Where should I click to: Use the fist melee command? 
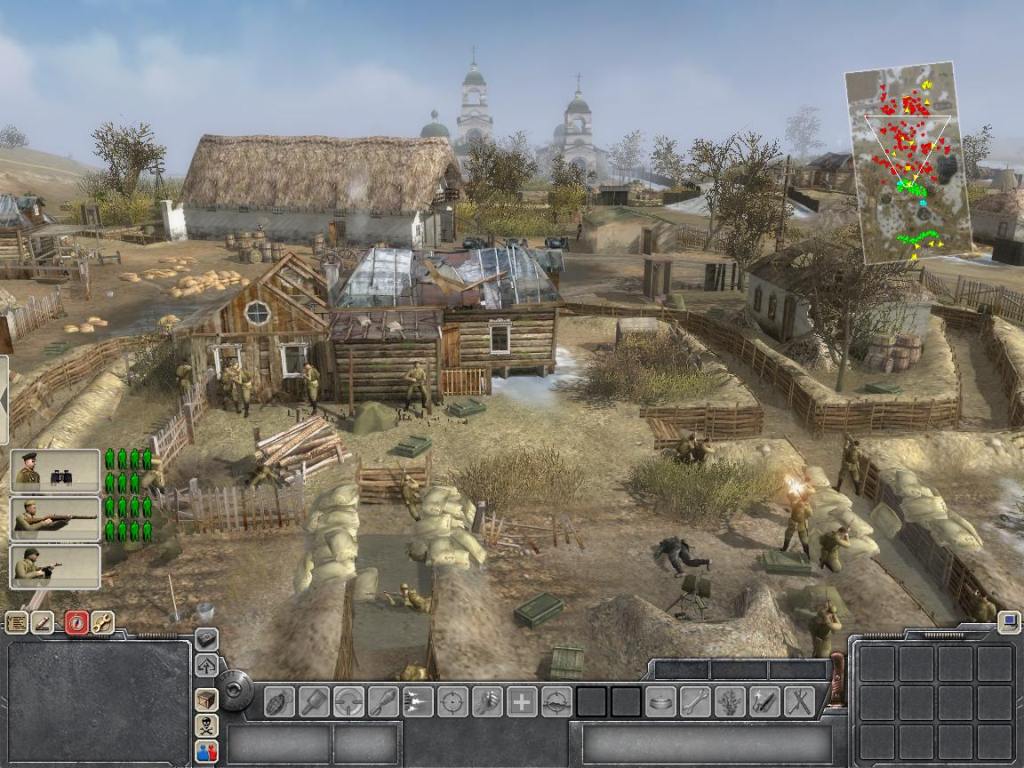[487, 701]
